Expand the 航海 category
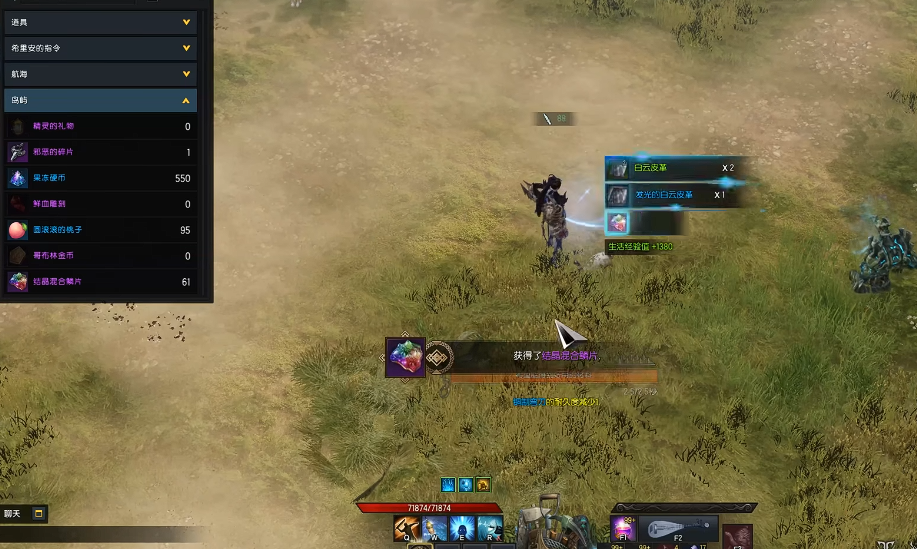Viewport: 917px width, 549px height. click(100, 74)
